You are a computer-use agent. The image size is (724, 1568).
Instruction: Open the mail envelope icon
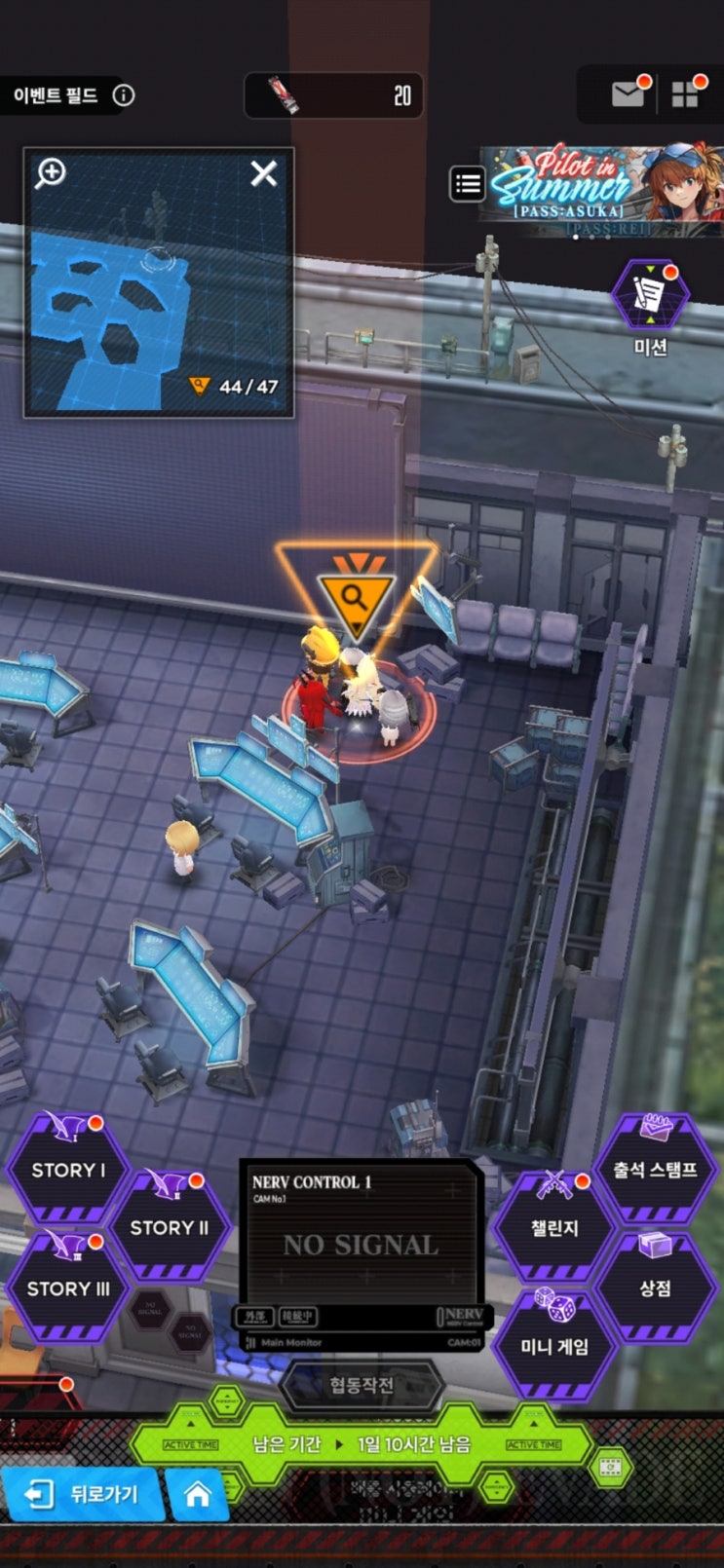[628, 94]
